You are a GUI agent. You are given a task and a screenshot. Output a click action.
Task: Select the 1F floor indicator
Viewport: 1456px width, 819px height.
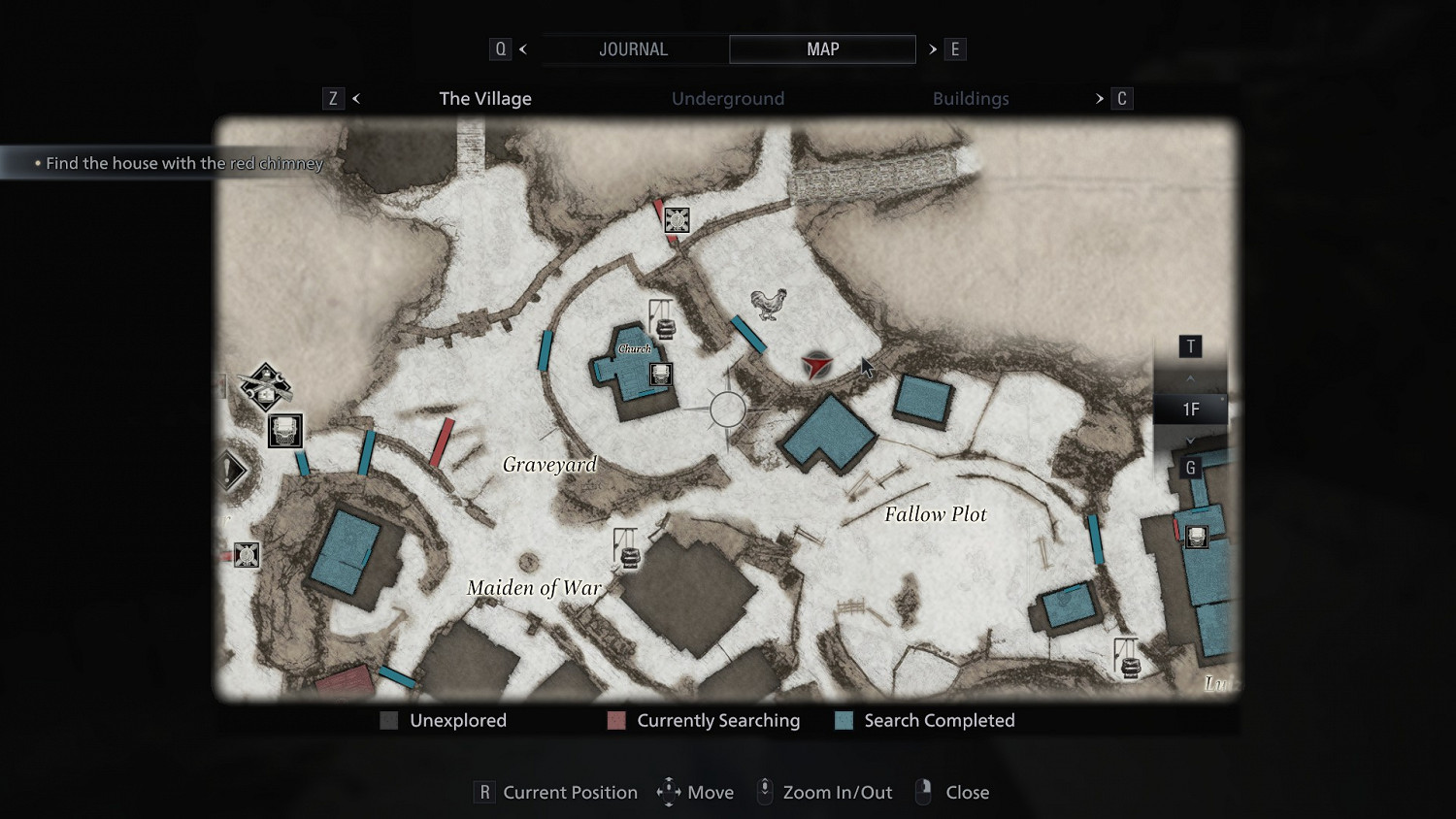point(1190,409)
